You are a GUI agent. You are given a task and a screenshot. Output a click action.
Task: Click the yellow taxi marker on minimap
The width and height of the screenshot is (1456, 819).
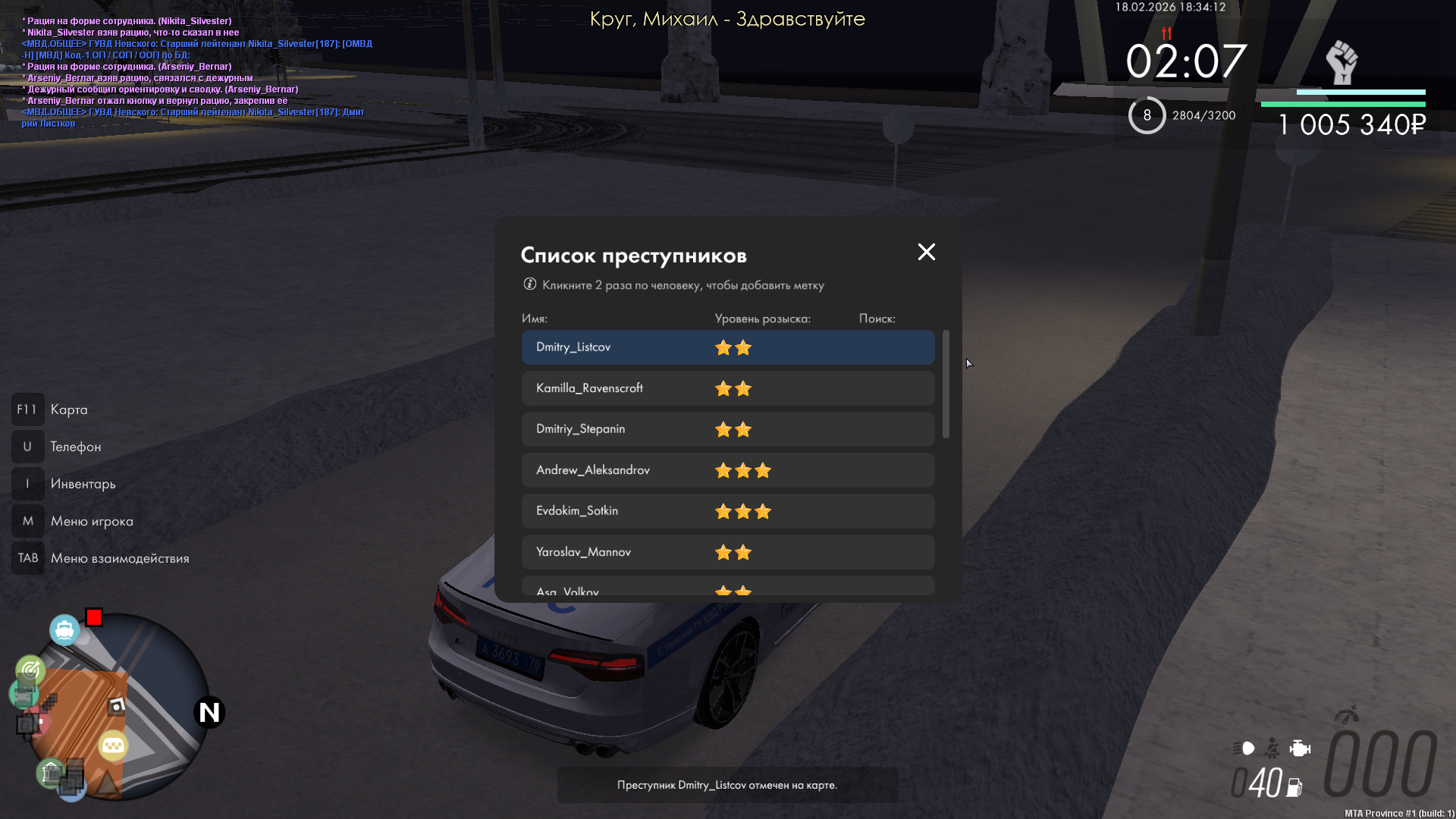coord(113,746)
